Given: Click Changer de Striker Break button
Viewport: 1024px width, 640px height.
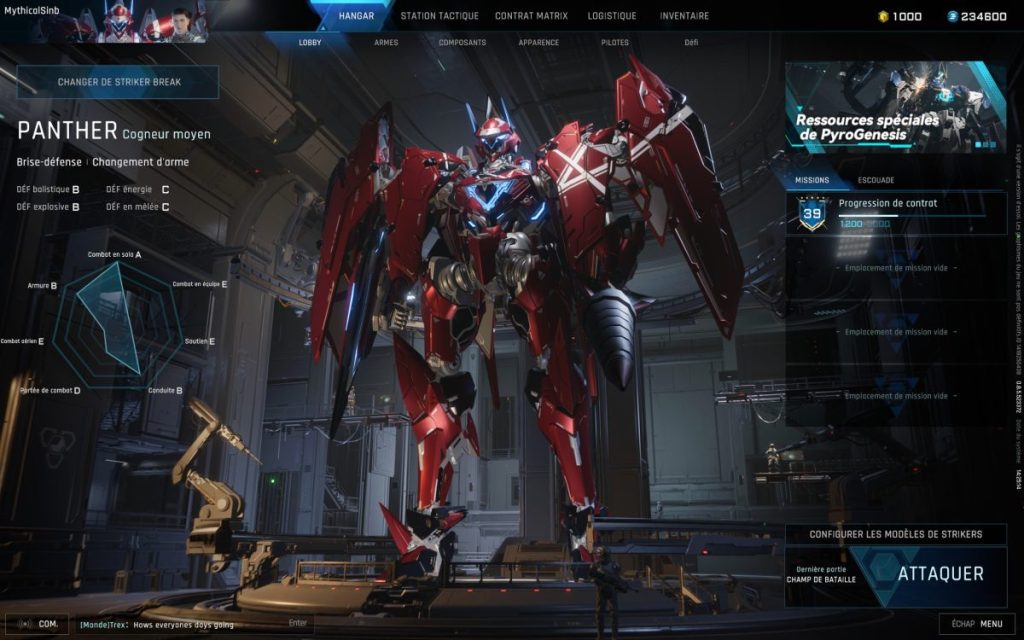Looking at the screenshot, I should (x=118, y=82).
